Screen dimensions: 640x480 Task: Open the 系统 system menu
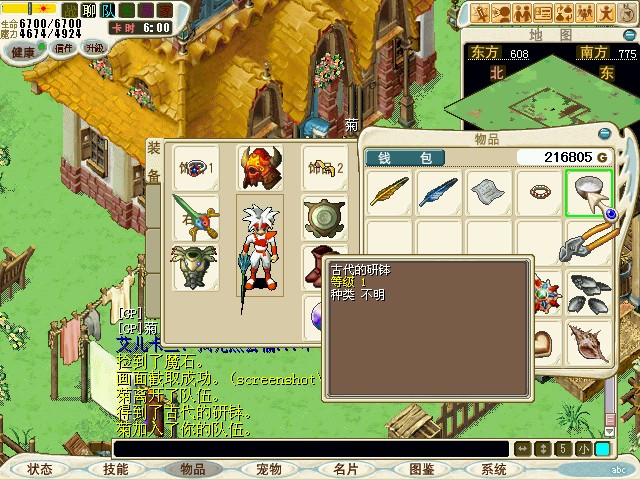click(493, 468)
